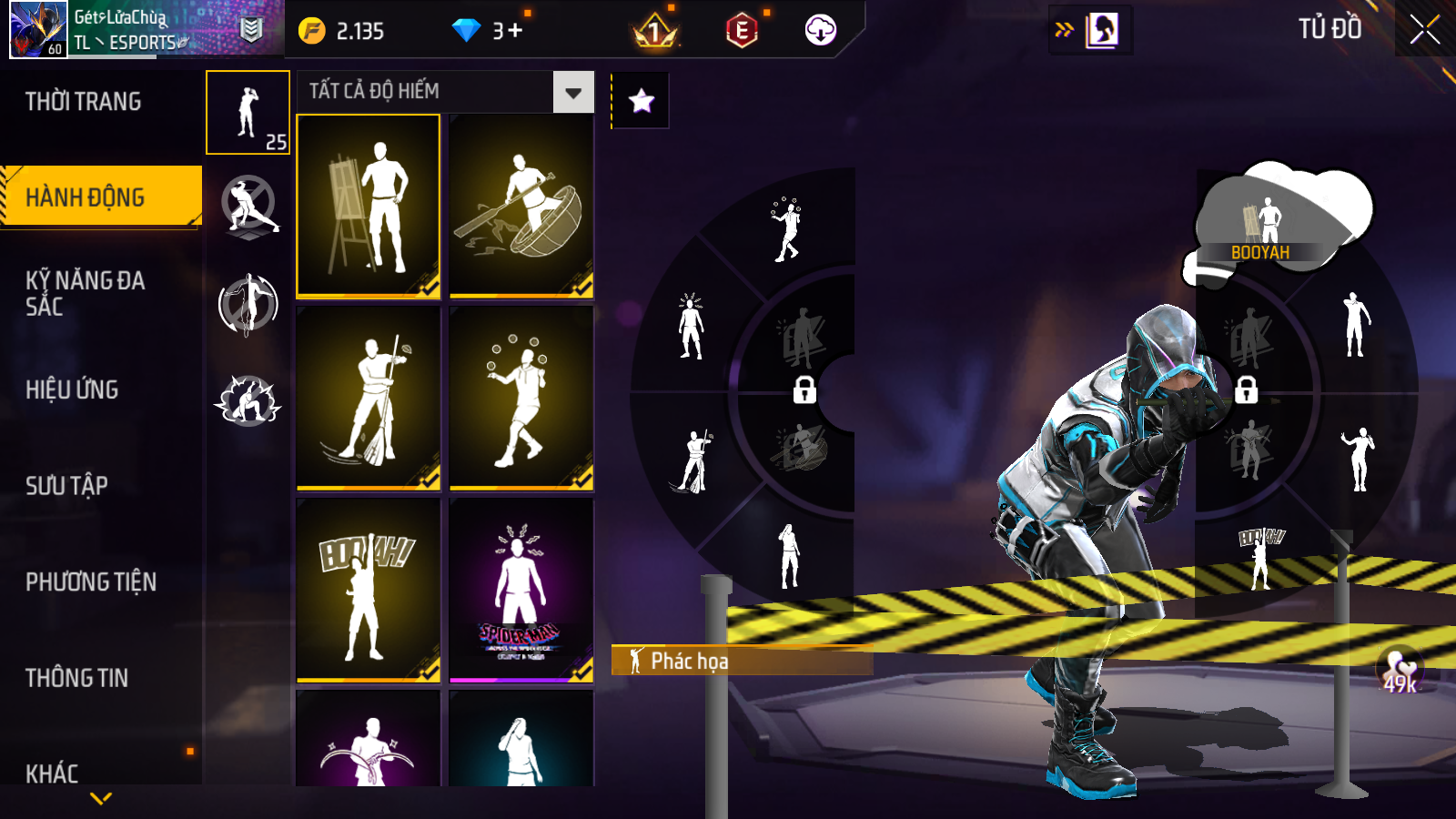Open the Thời Trang category
The width and height of the screenshot is (1456, 819).
[x=84, y=101]
